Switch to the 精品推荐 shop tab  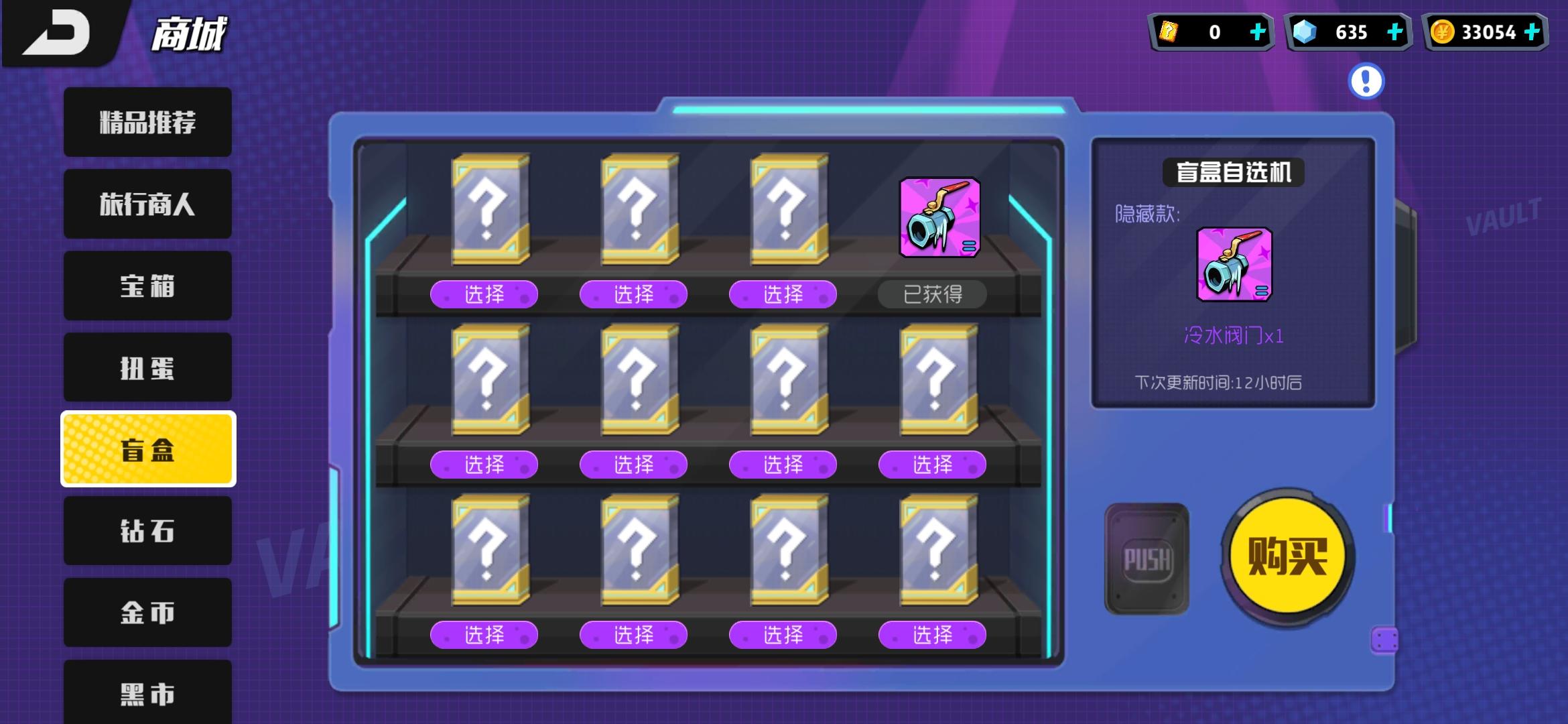(146, 122)
